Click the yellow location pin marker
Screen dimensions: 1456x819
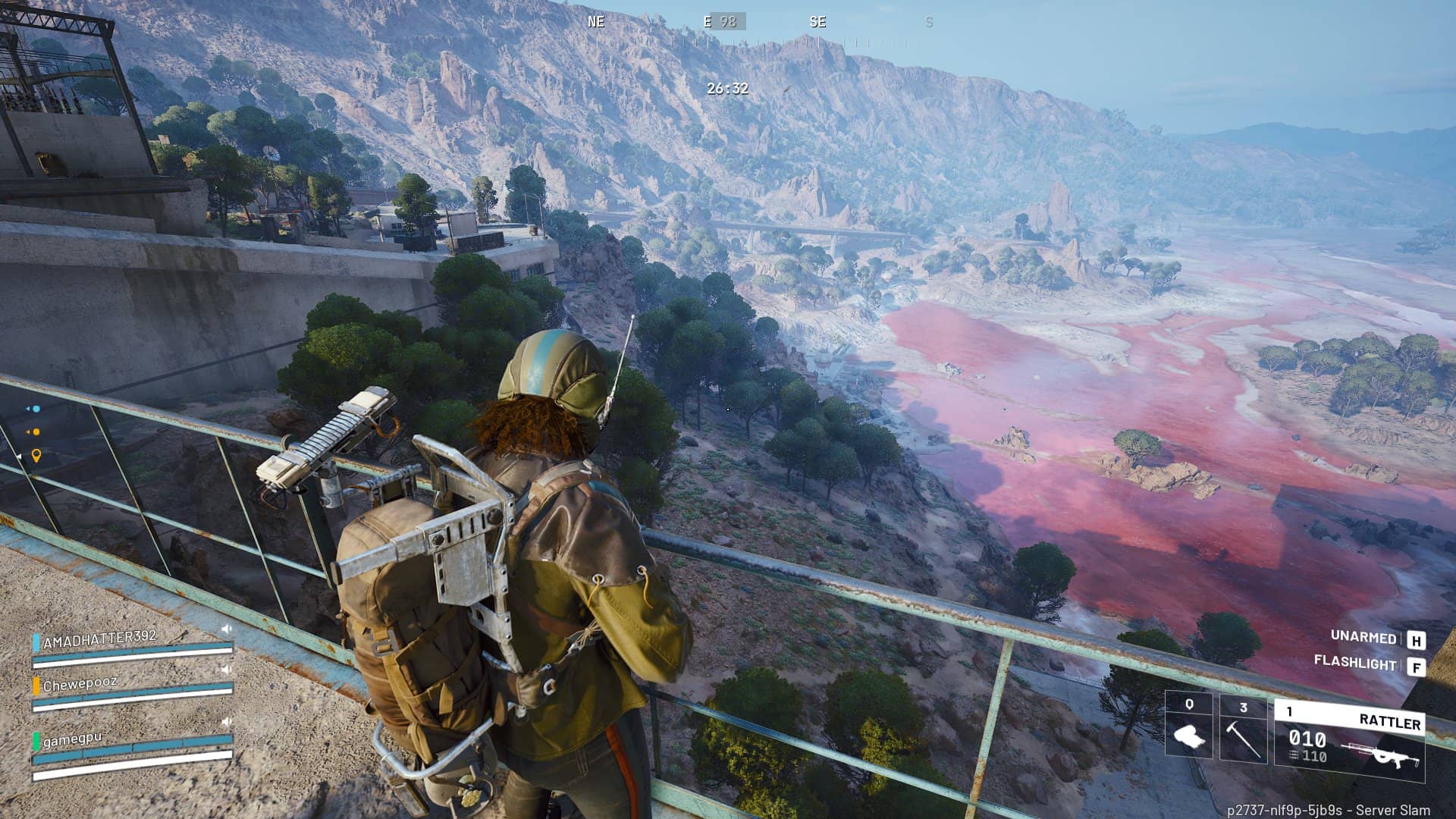tap(36, 456)
